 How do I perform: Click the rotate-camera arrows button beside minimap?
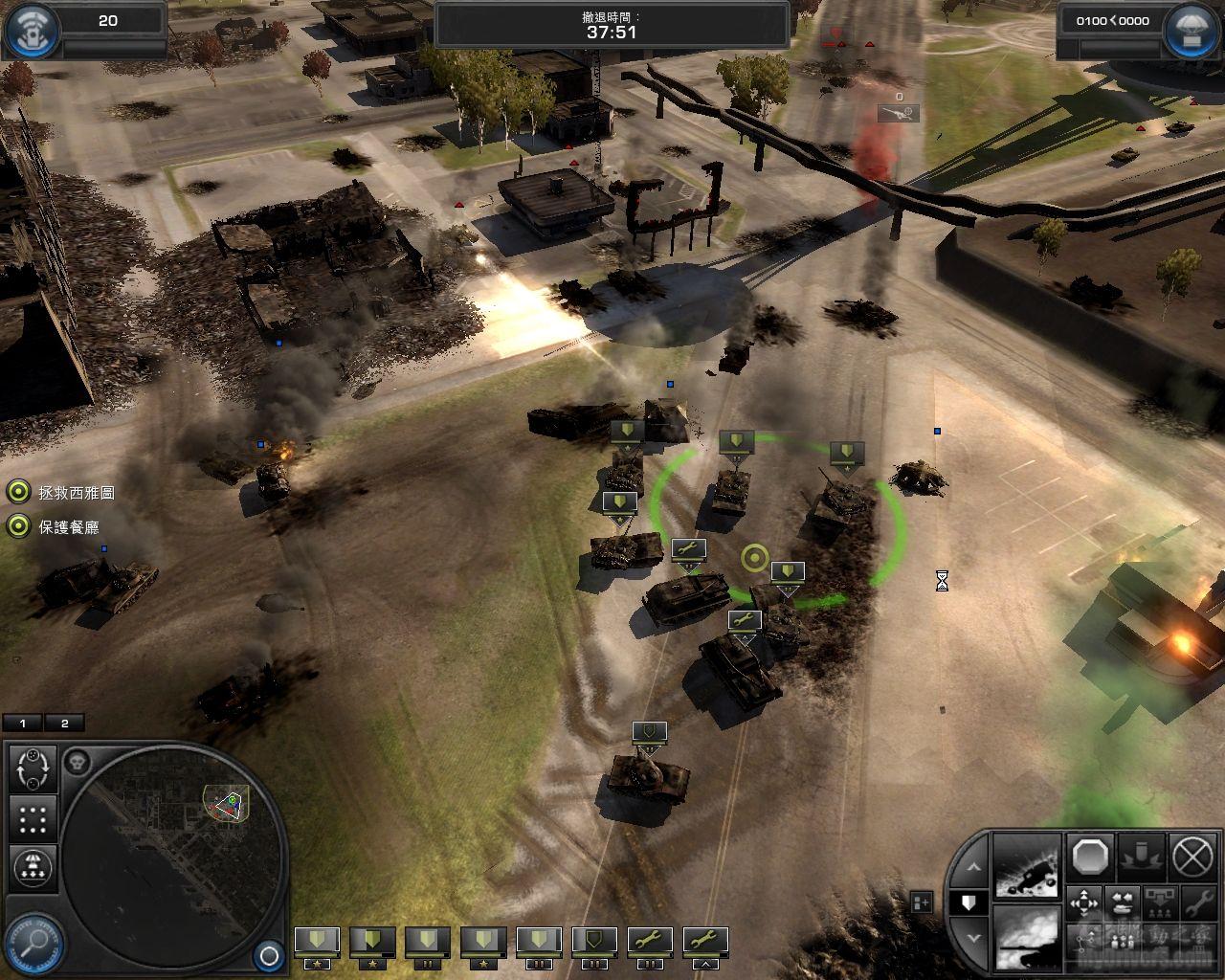point(33,768)
